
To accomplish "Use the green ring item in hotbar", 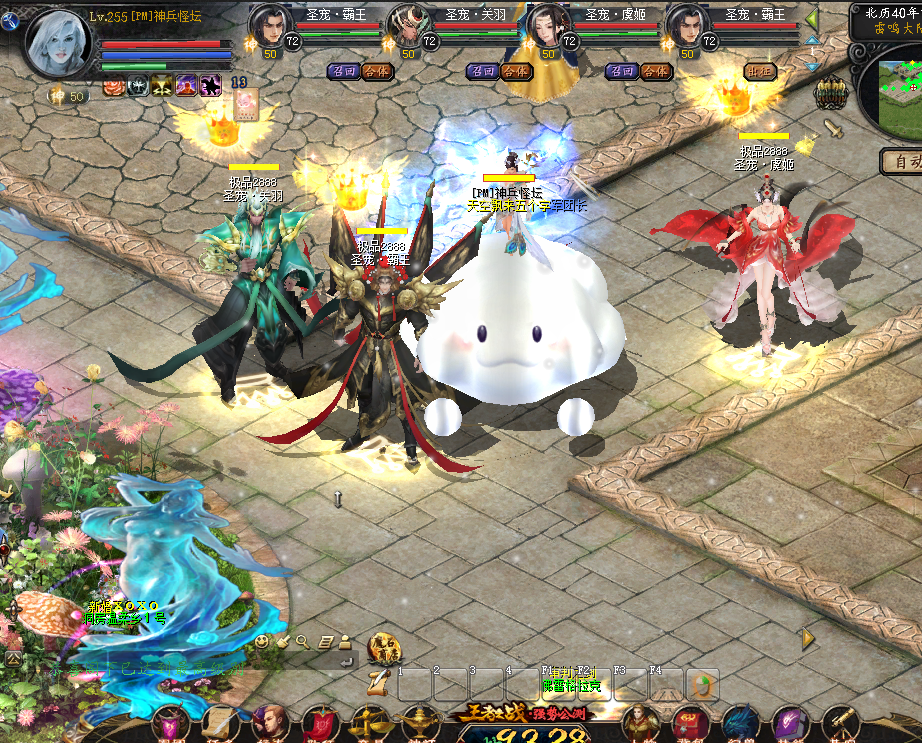I will tap(702, 684).
